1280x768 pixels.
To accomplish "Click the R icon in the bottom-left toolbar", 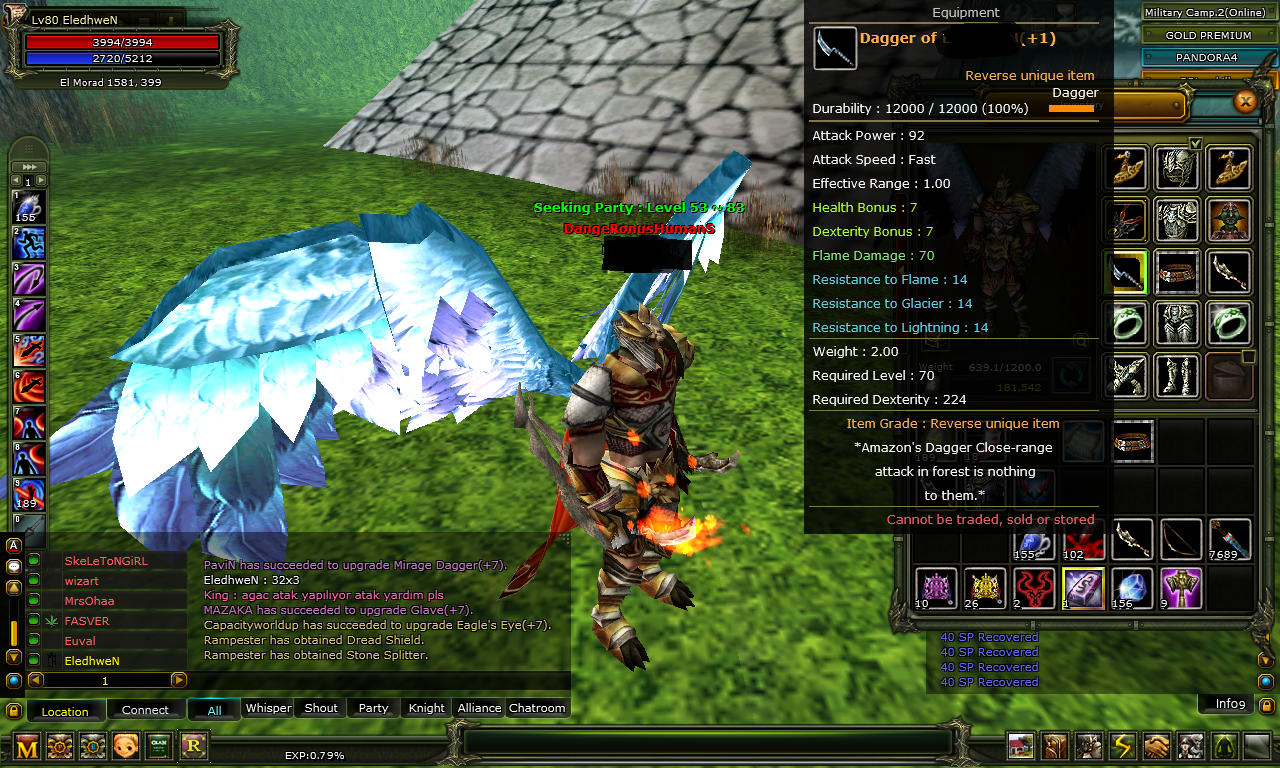I will [192, 746].
